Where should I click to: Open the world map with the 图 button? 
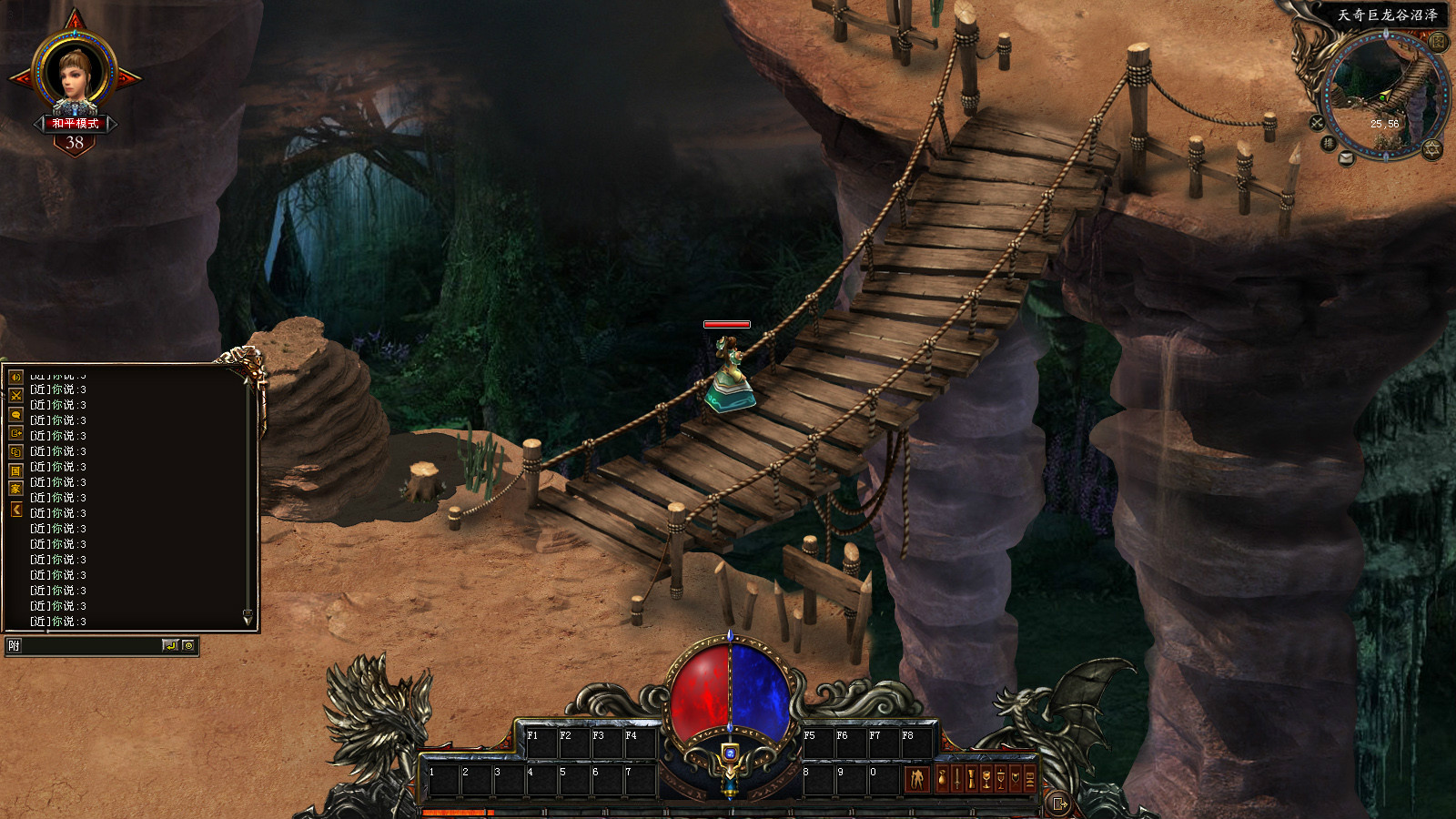(1438, 42)
